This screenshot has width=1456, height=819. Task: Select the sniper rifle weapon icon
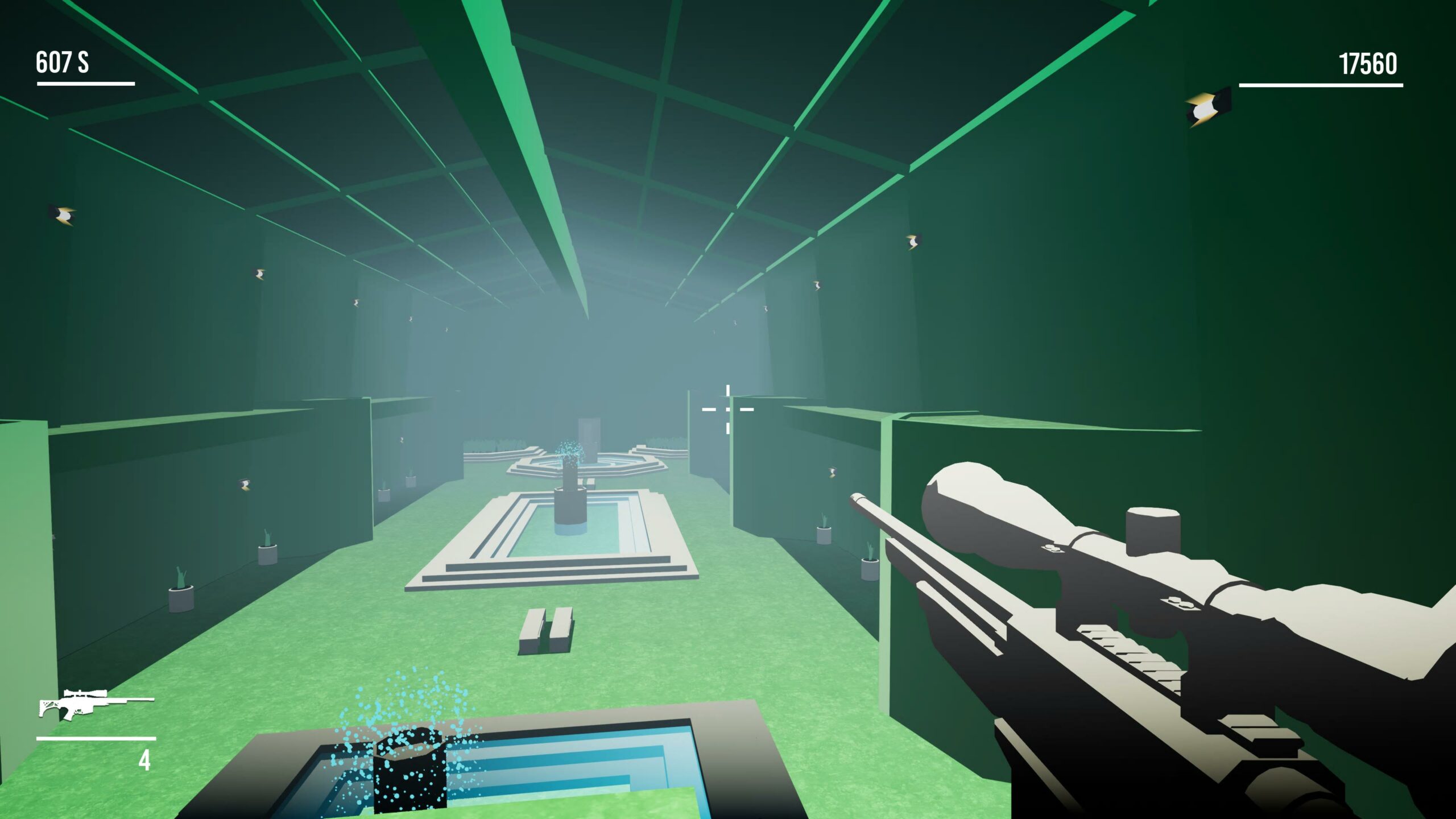click(95, 705)
